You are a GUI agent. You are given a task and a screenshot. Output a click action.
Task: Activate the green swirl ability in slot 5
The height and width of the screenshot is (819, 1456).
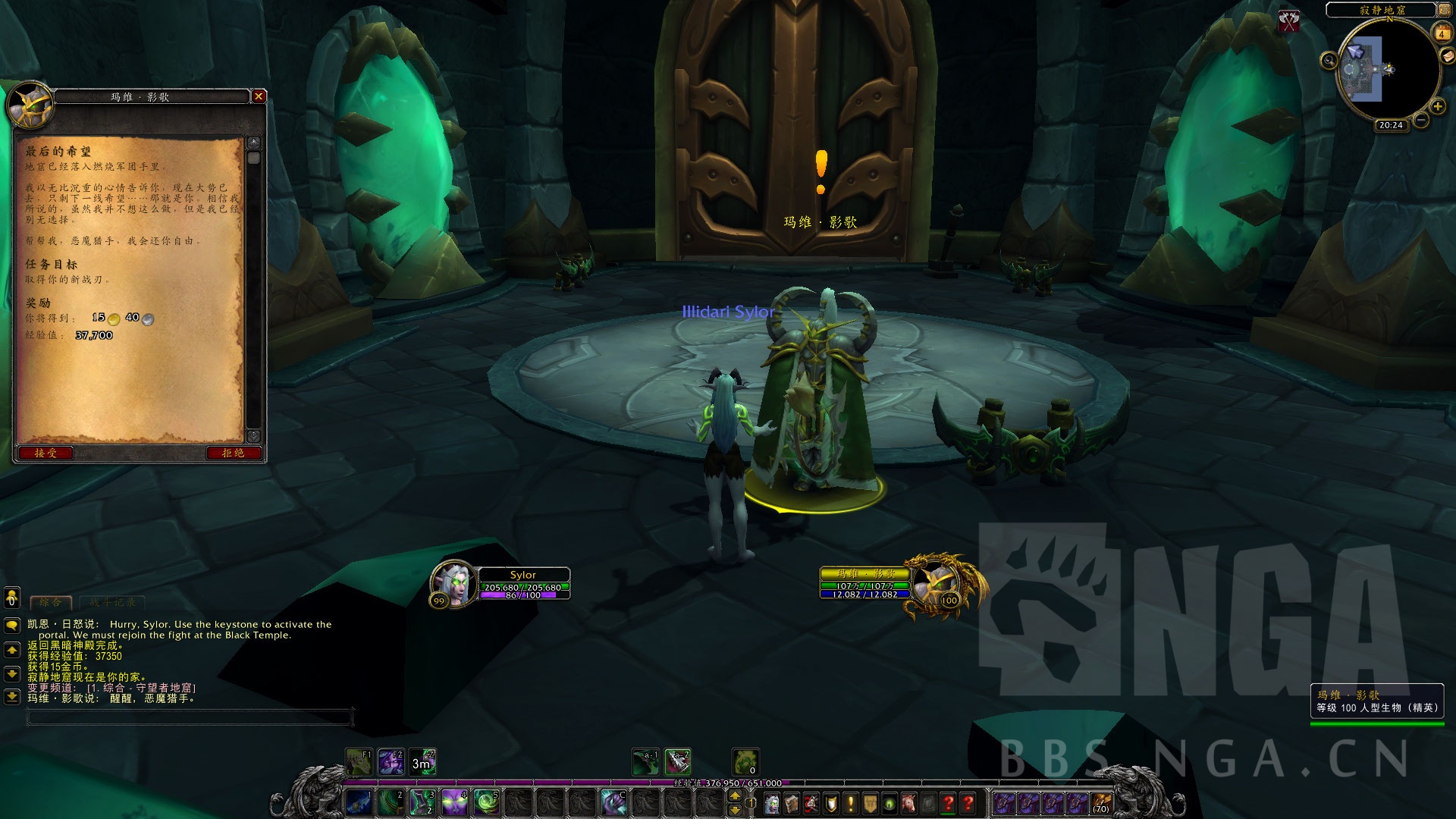pyautogui.click(x=486, y=802)
